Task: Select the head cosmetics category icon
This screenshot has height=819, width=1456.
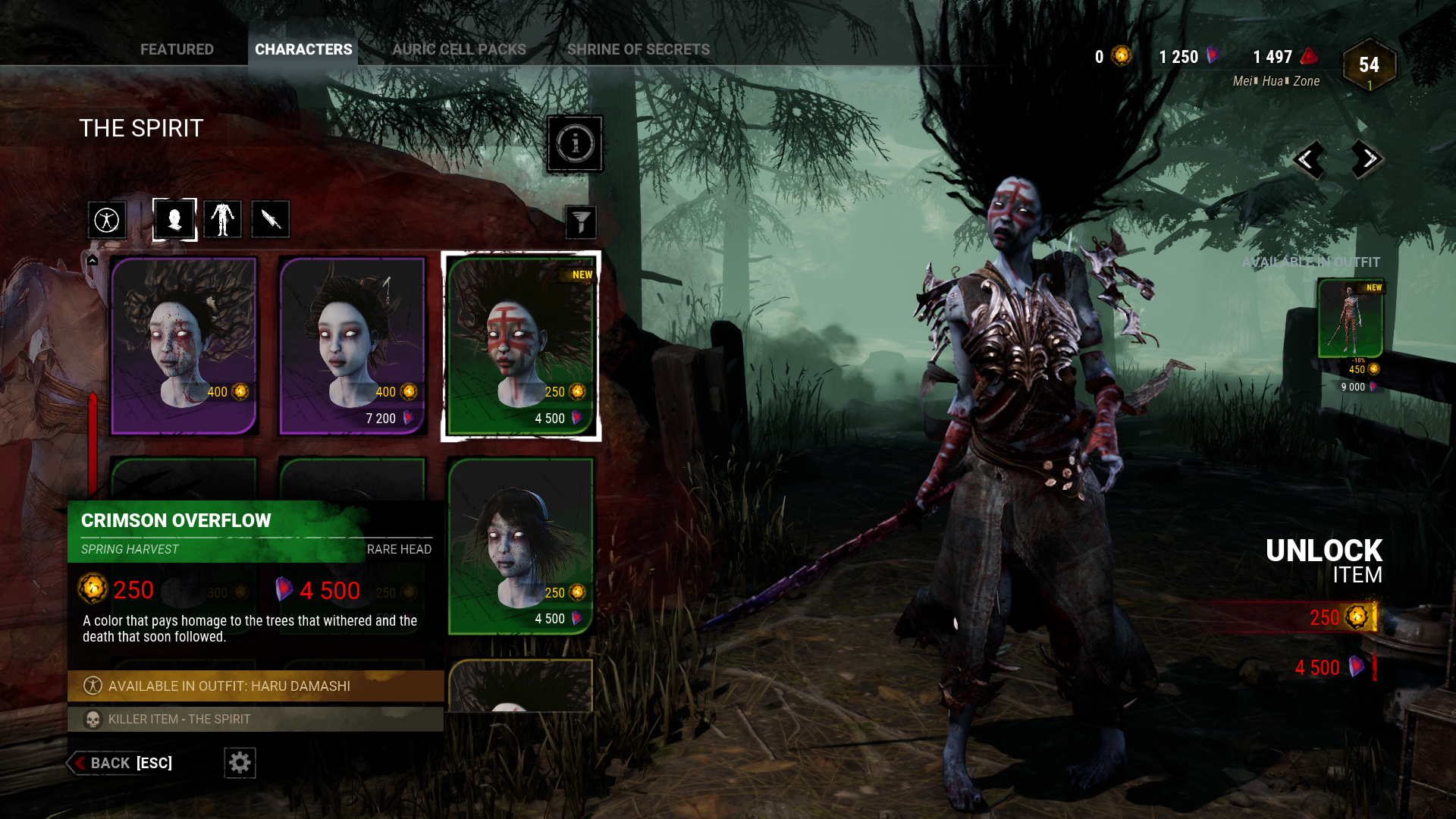Action: [174, 219]
